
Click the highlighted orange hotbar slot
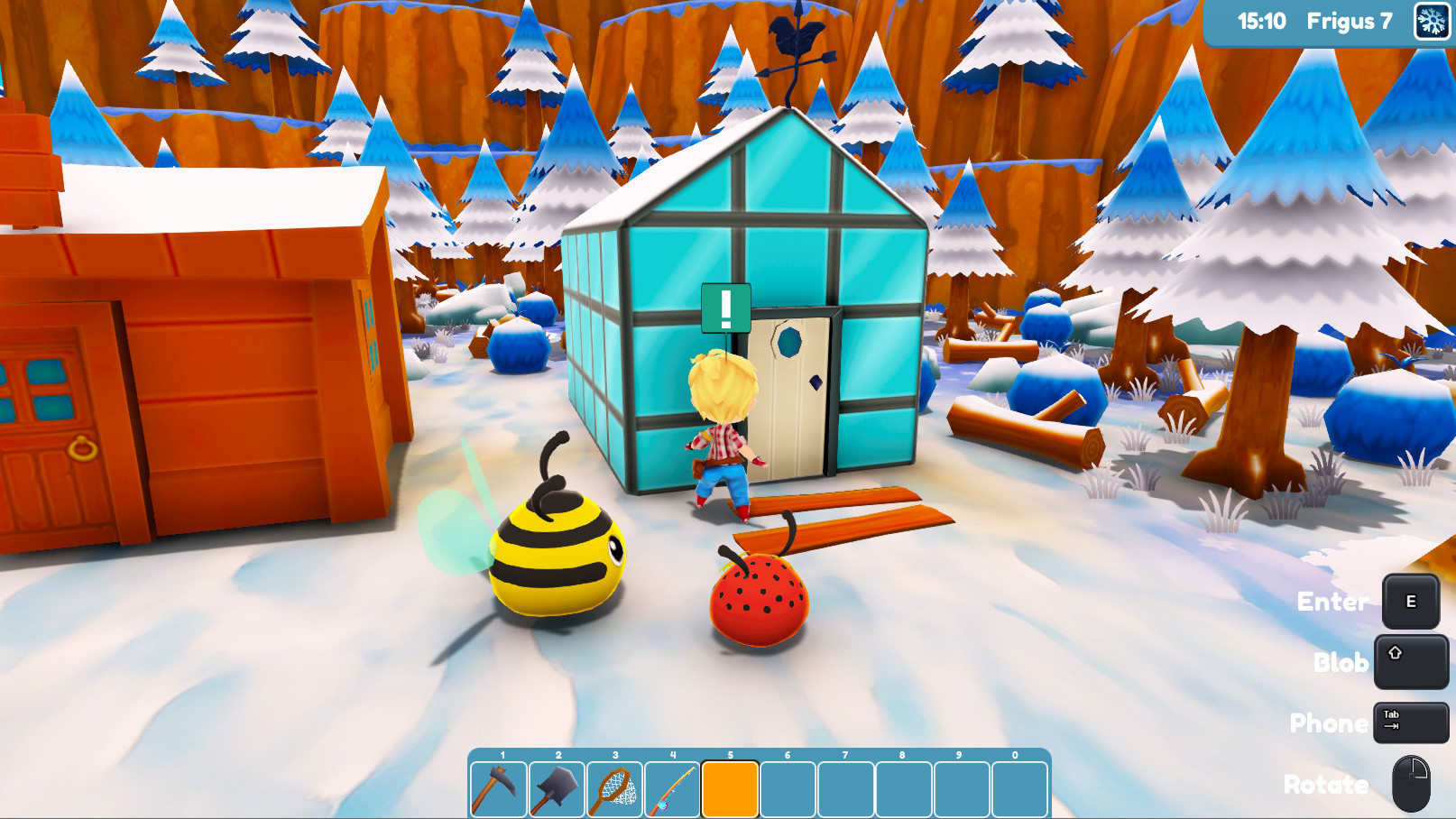point(730,789)
